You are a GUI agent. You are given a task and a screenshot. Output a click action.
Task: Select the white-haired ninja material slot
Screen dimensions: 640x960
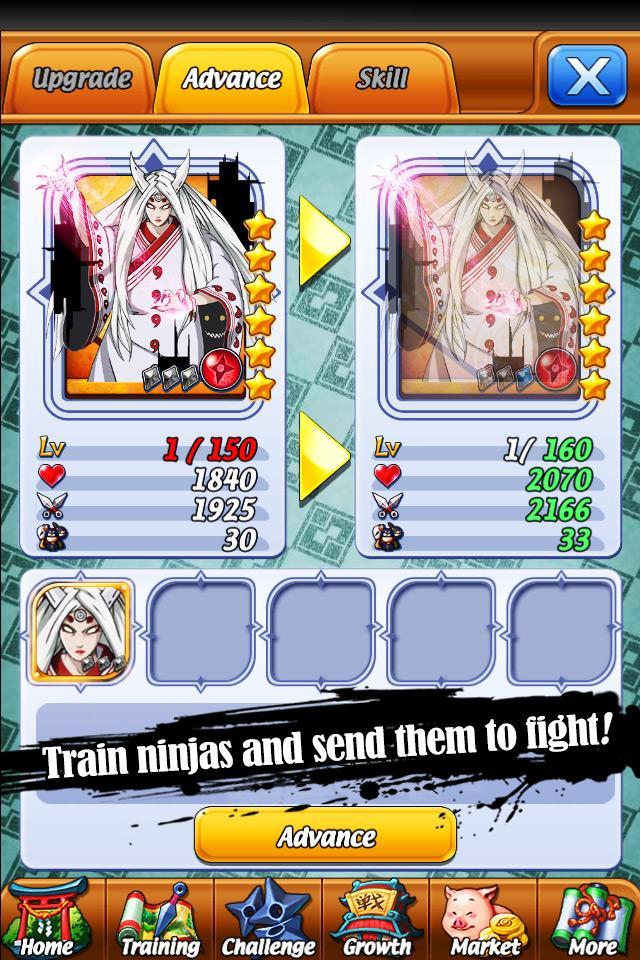[83, 632]
